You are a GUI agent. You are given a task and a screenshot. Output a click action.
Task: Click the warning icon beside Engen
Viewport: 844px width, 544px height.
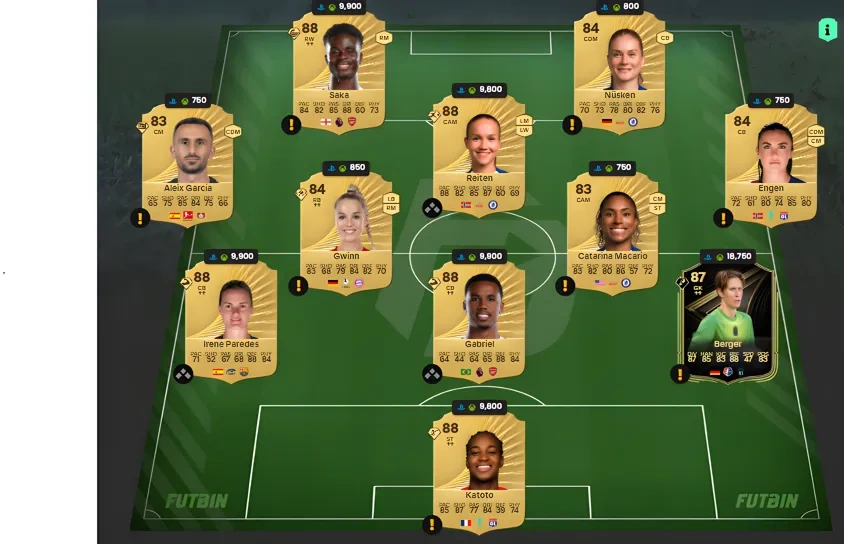click(x=723, y=218)
